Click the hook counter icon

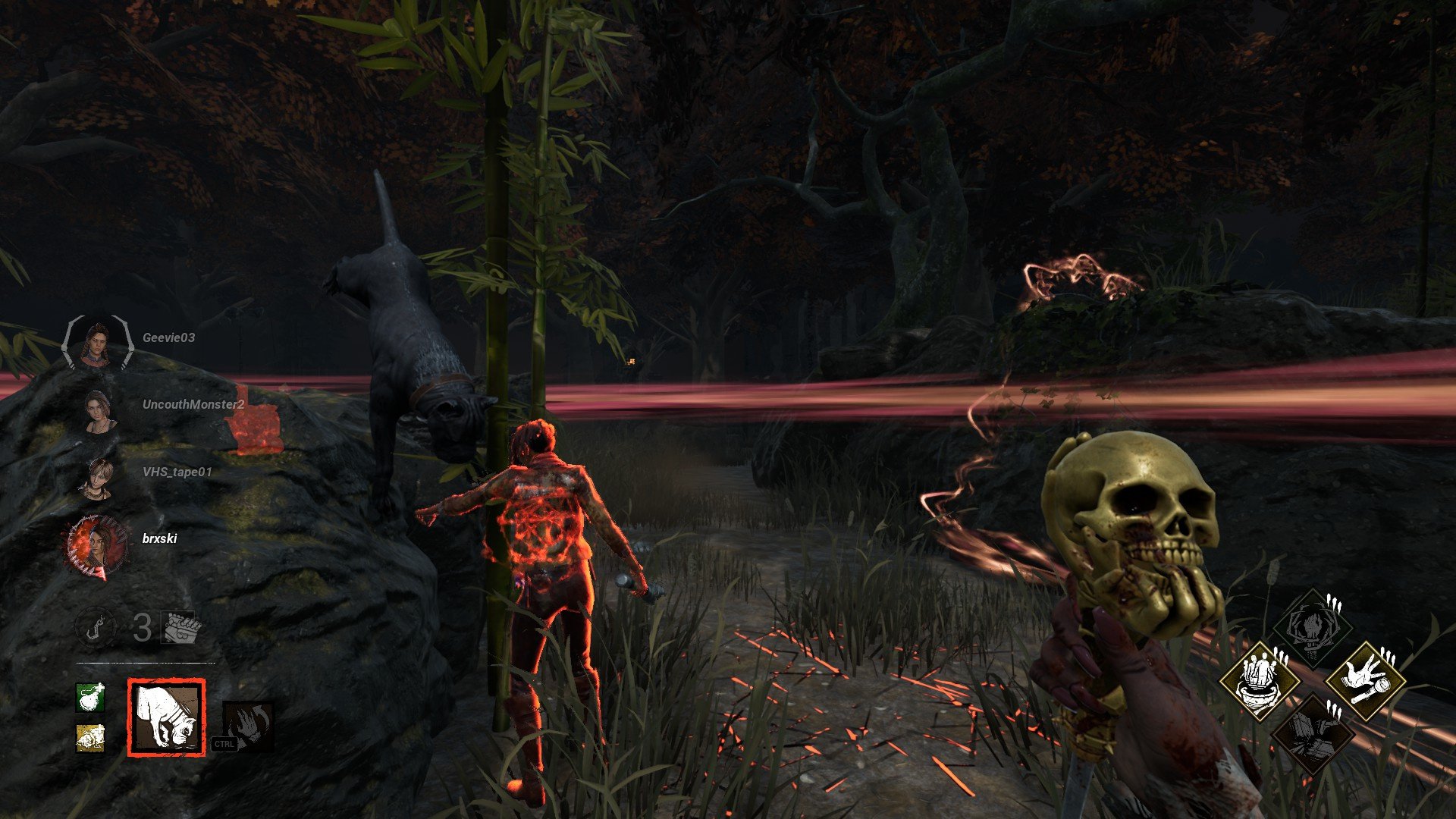tap(96, 628)
